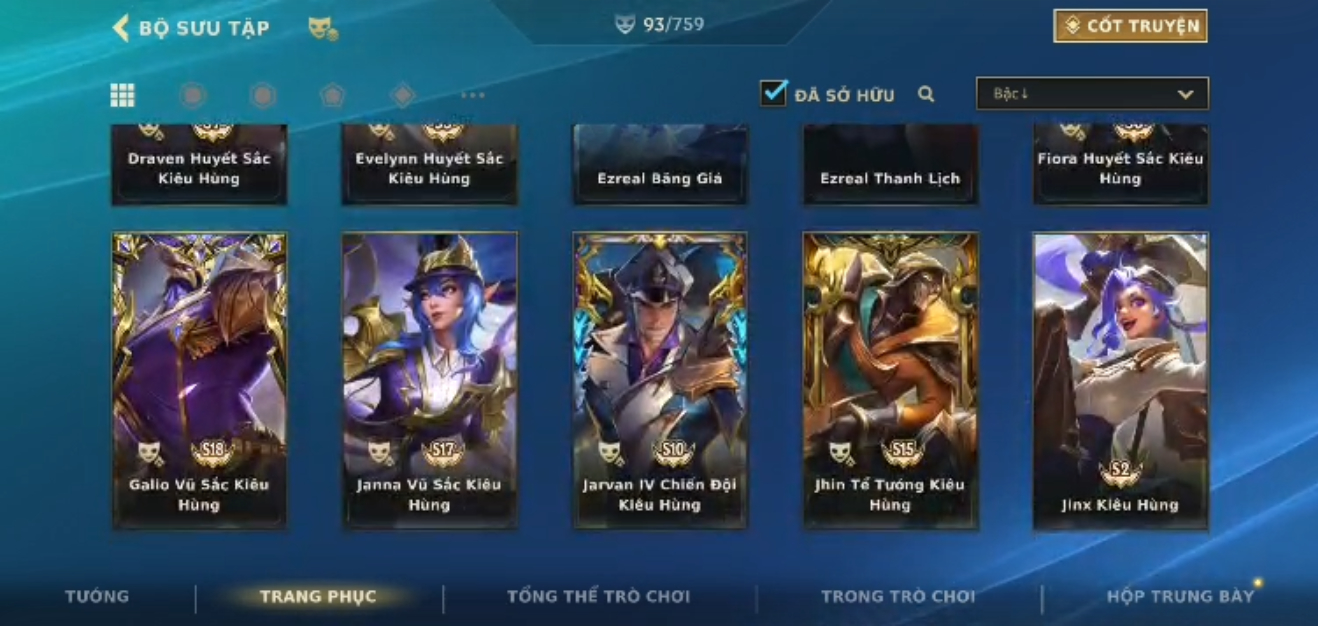Select the Galio Vũ Sắc Kiêu Hùng skin
This screenshot has height=626, width=1318.
click(199, 380)
